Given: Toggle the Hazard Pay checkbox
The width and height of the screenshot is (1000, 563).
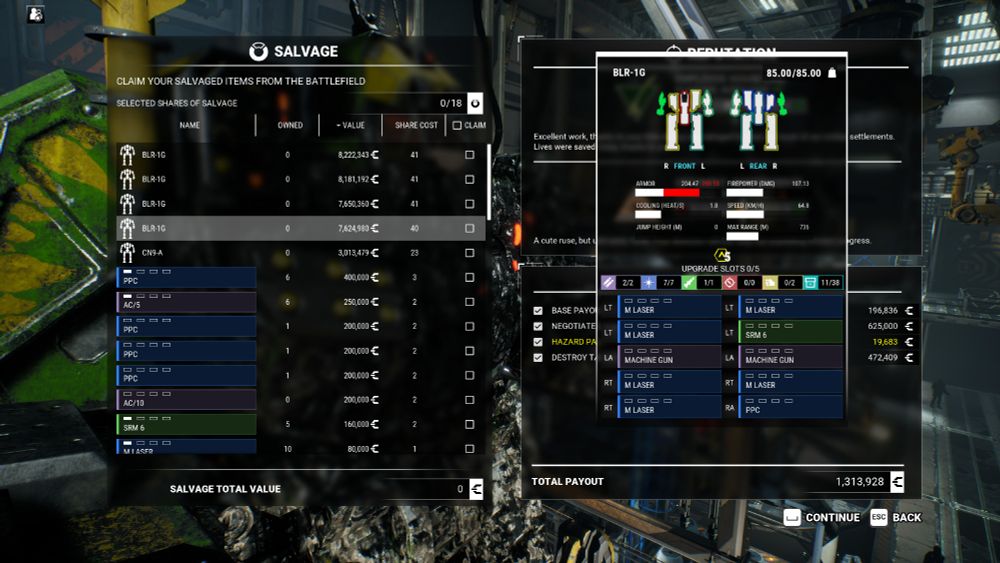Looking at the screenshot, I should pyautogui.click(x=538, y=341).
